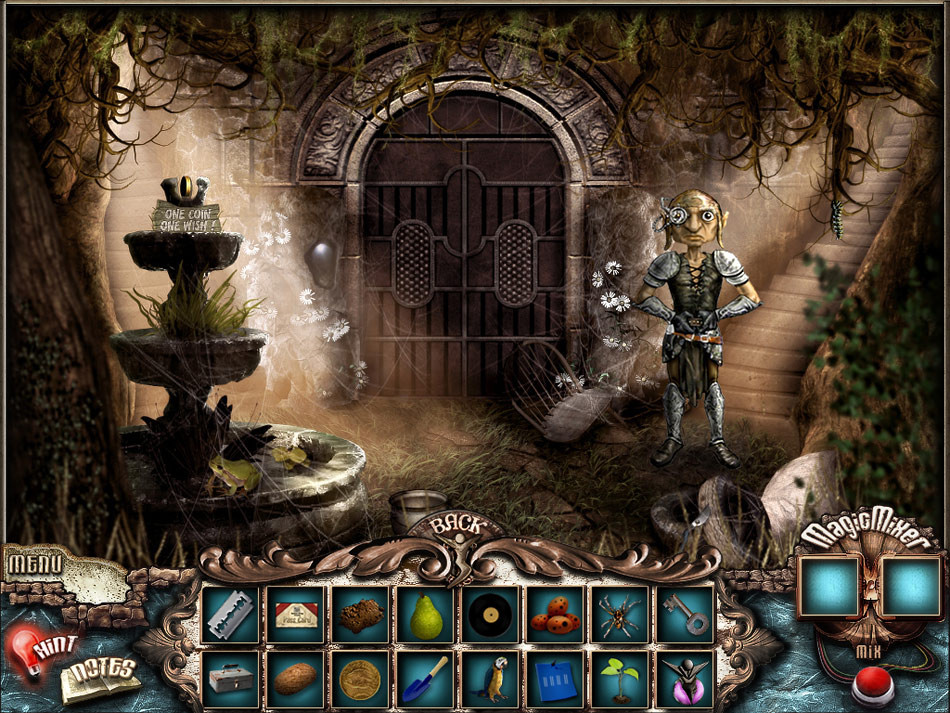Pick the spider from inventory

pyautogui.click(x=620, y=614)
